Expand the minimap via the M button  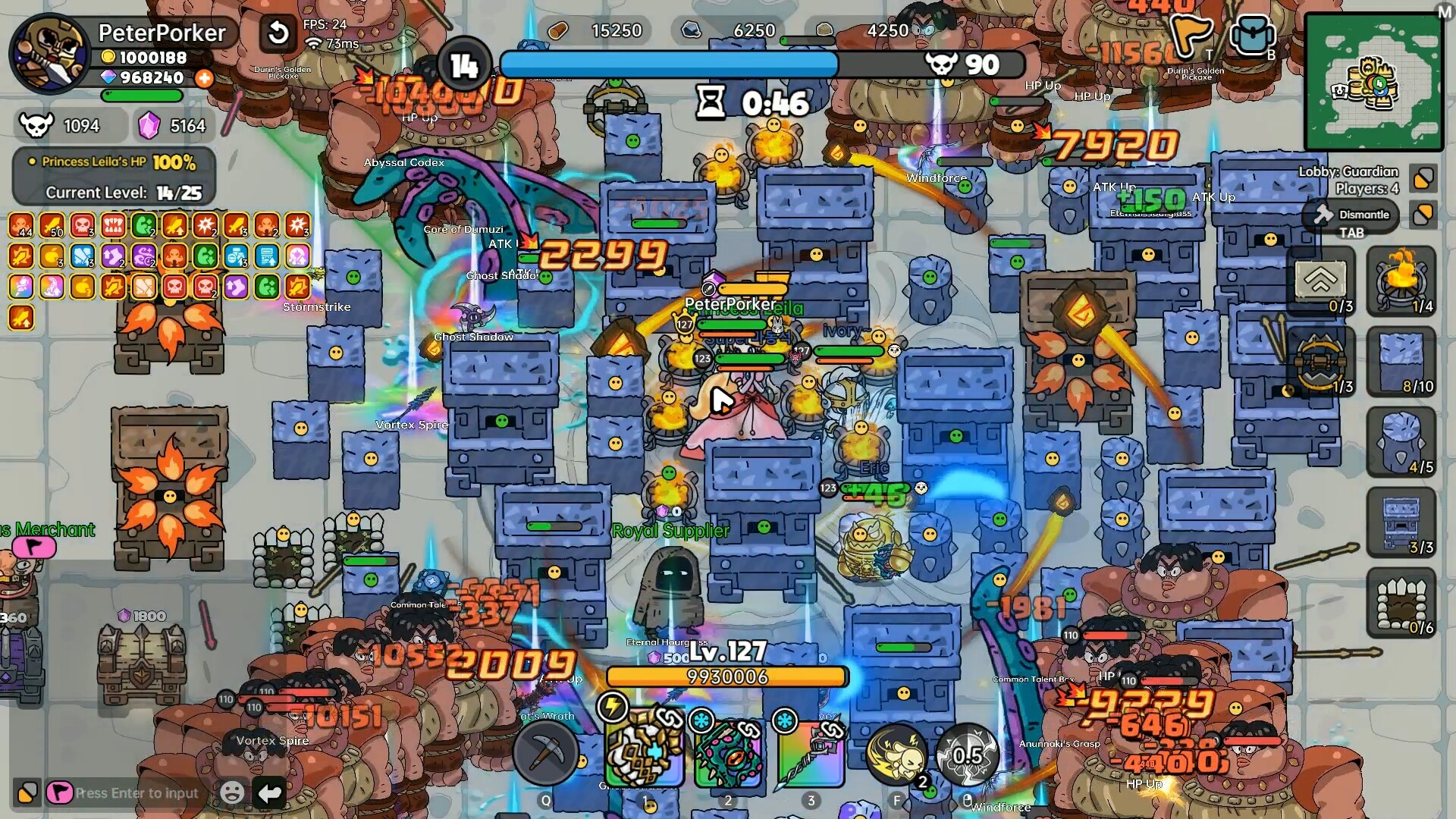[1445, 11]
